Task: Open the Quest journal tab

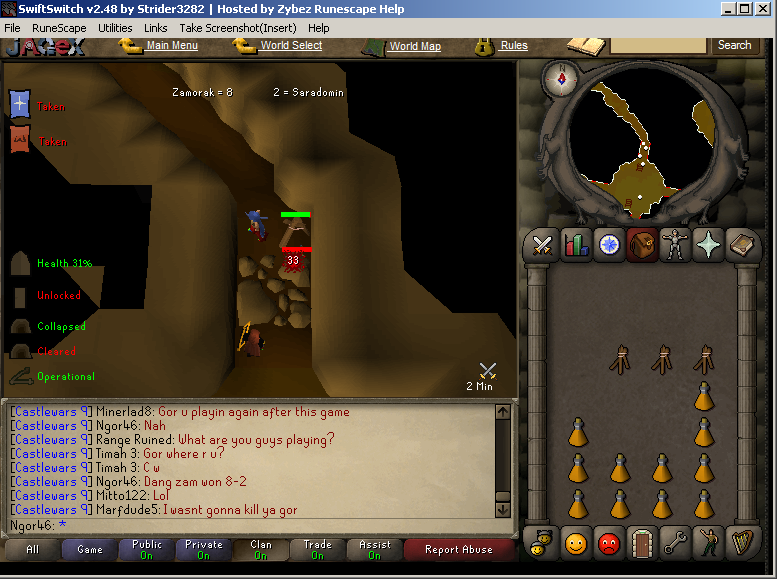Action: pyautogui.click(x=609, y=245)
